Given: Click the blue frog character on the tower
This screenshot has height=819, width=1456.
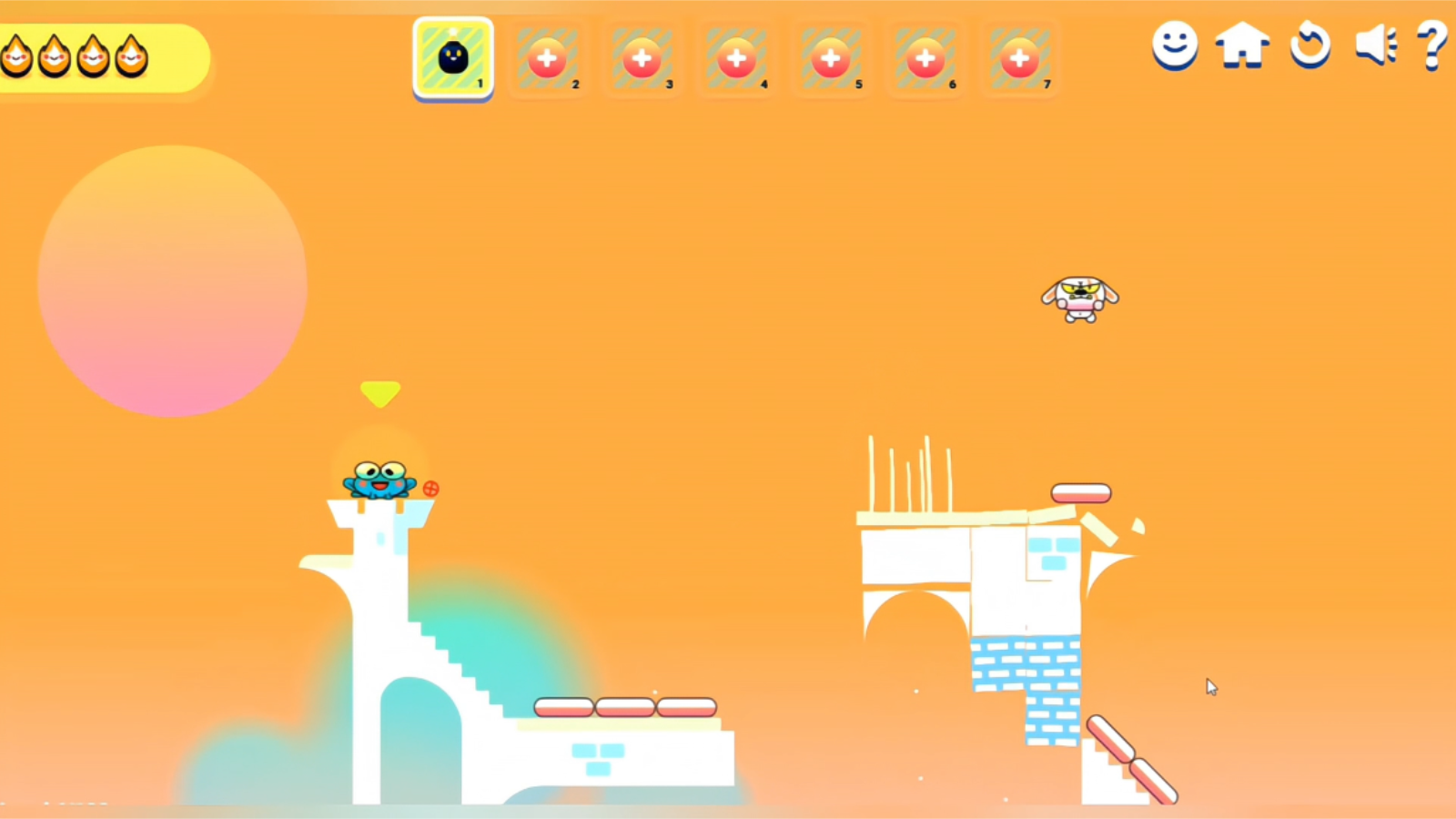Looking at the screenshot, I should [x=380, y=482].
